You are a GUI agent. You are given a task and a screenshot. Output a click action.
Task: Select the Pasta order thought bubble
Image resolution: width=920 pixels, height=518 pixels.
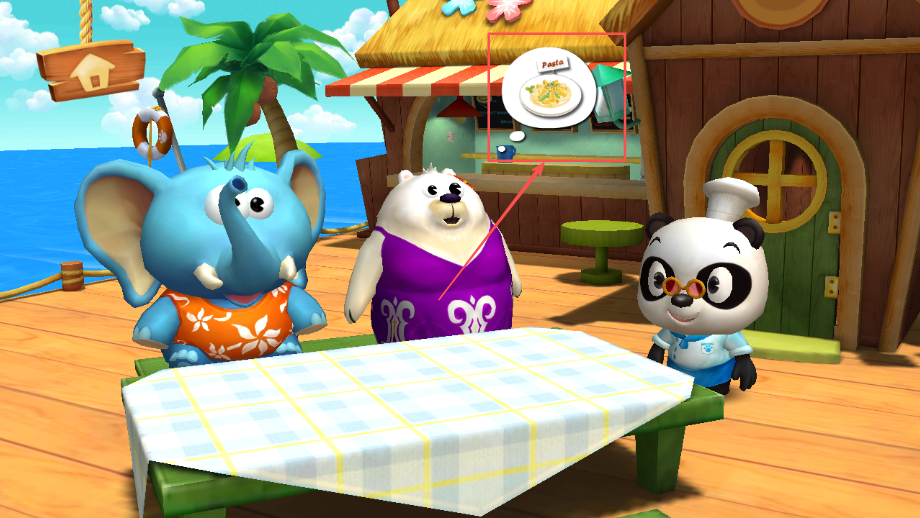coord(549,90)
